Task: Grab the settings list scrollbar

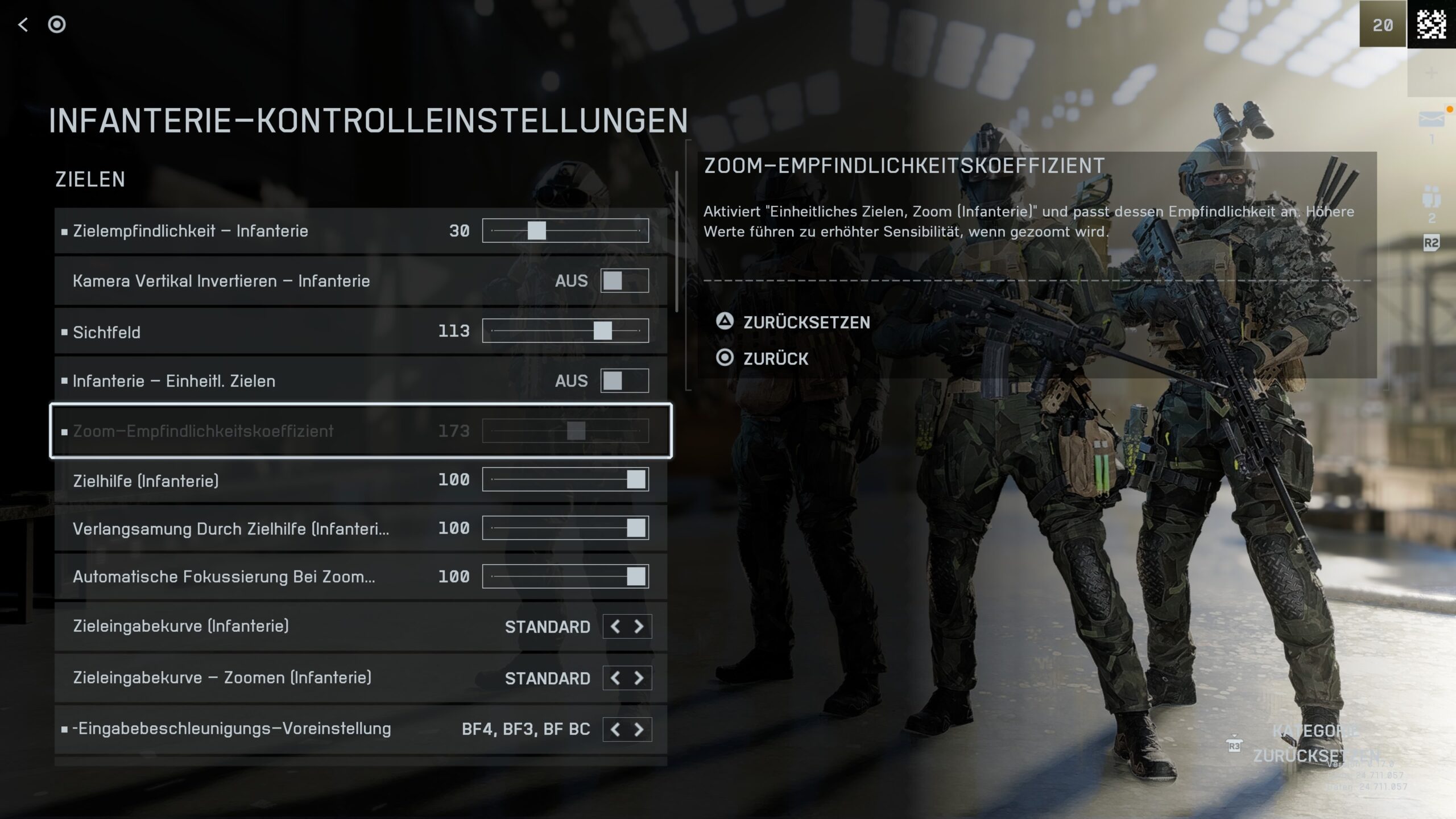Action: [x=676, y=242]
